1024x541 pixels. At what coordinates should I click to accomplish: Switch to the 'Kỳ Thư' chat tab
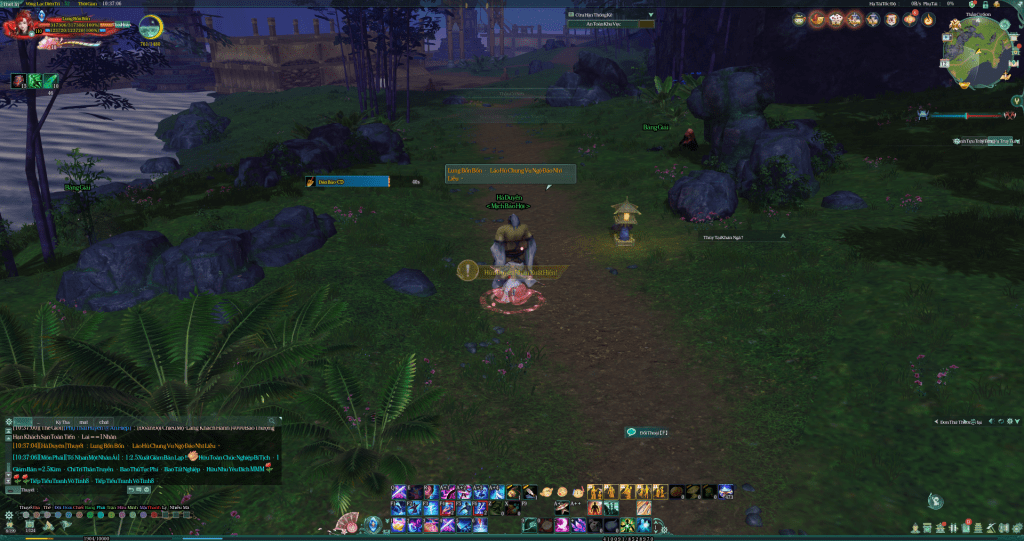click(x=63, y=422)
